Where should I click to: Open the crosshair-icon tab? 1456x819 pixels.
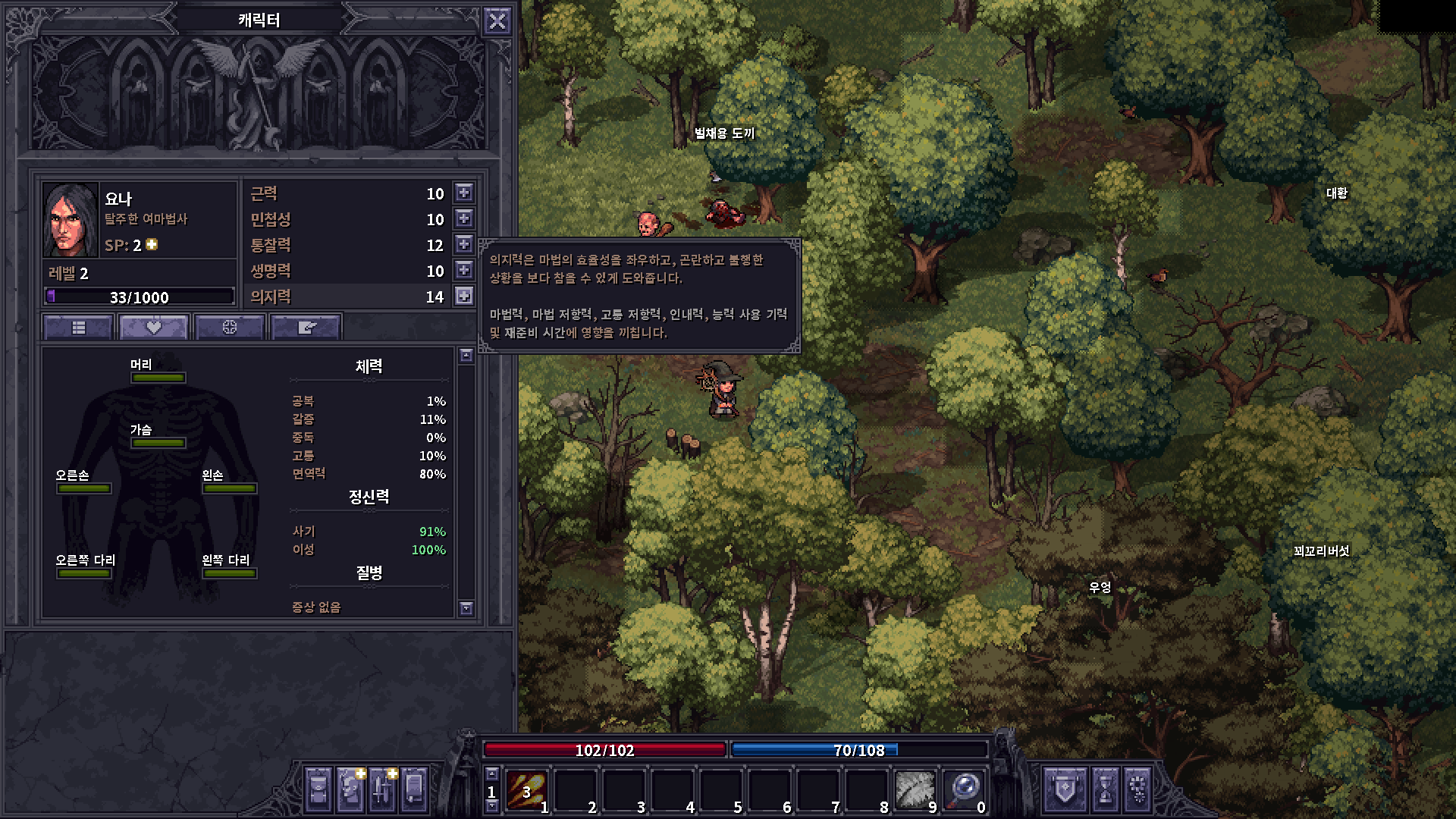230,327
